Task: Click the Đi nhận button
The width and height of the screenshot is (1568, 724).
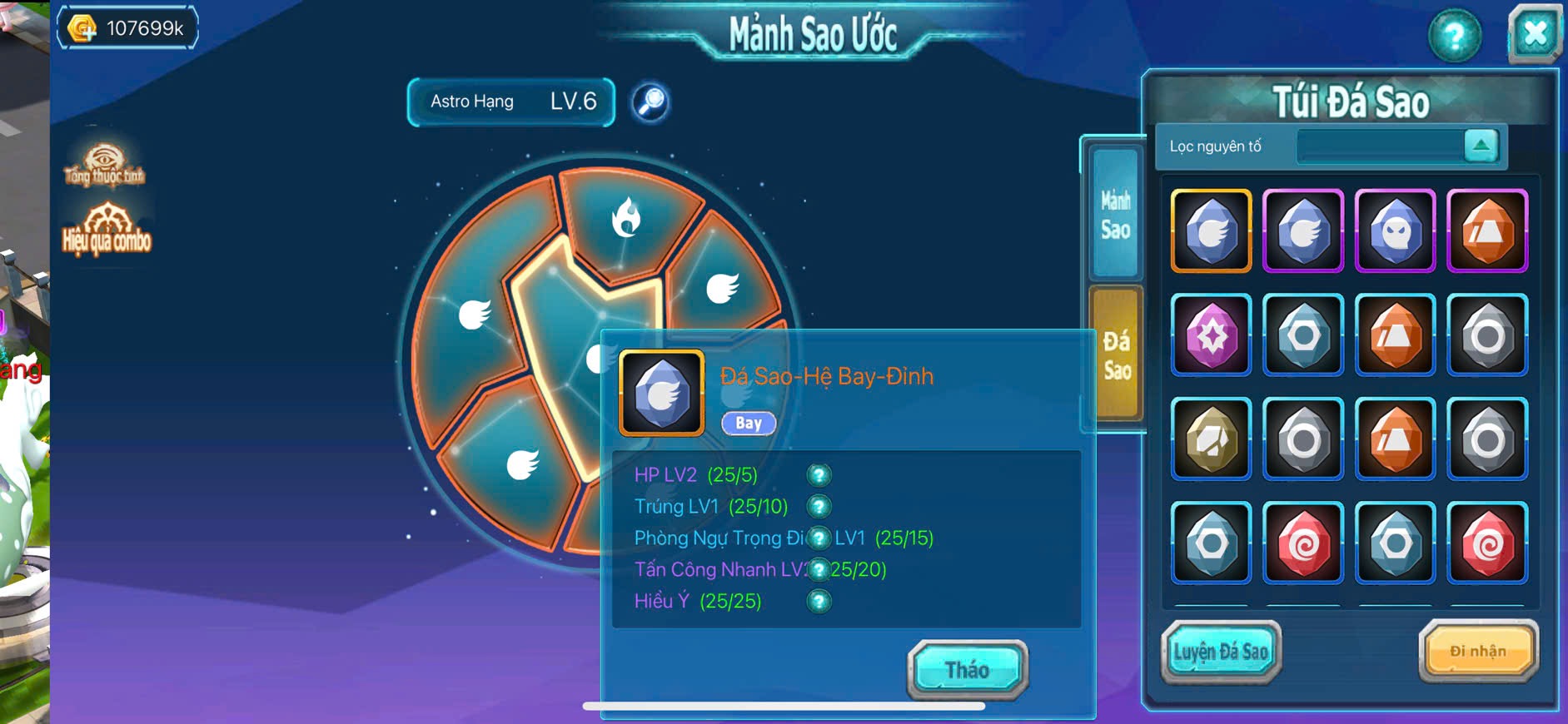Action: (1478, 651)
